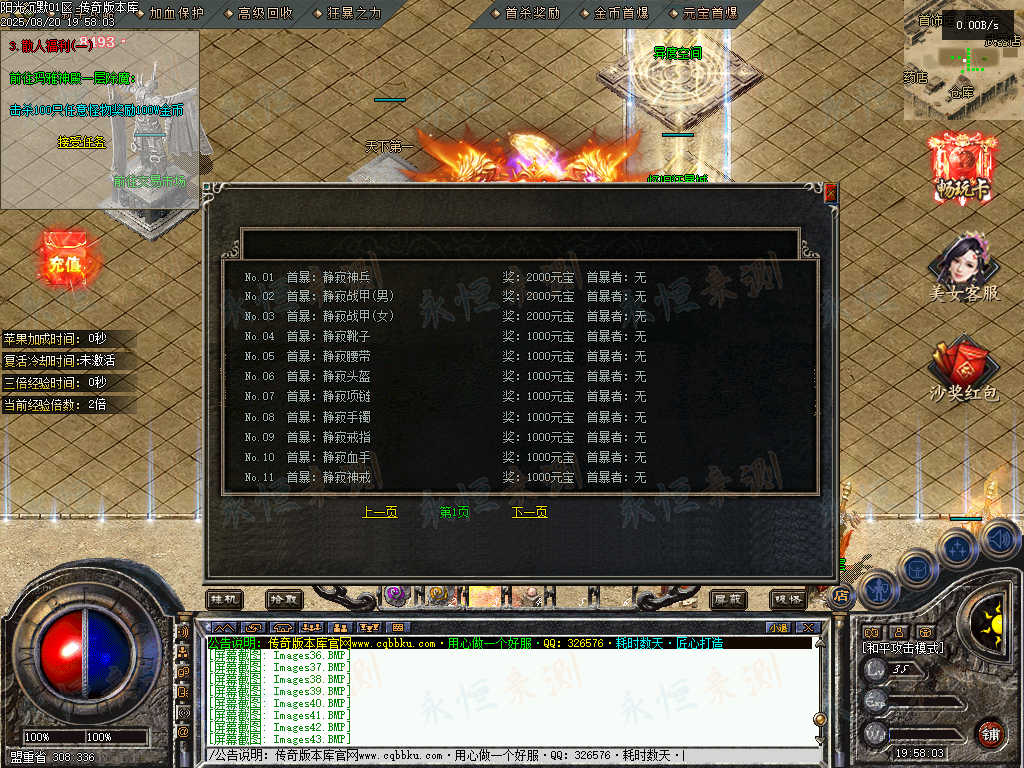Image resolution: width=1024 pixels, height=768 pixels.
Task: Open the 金币首爆 menu
Action: click(620, 13)
